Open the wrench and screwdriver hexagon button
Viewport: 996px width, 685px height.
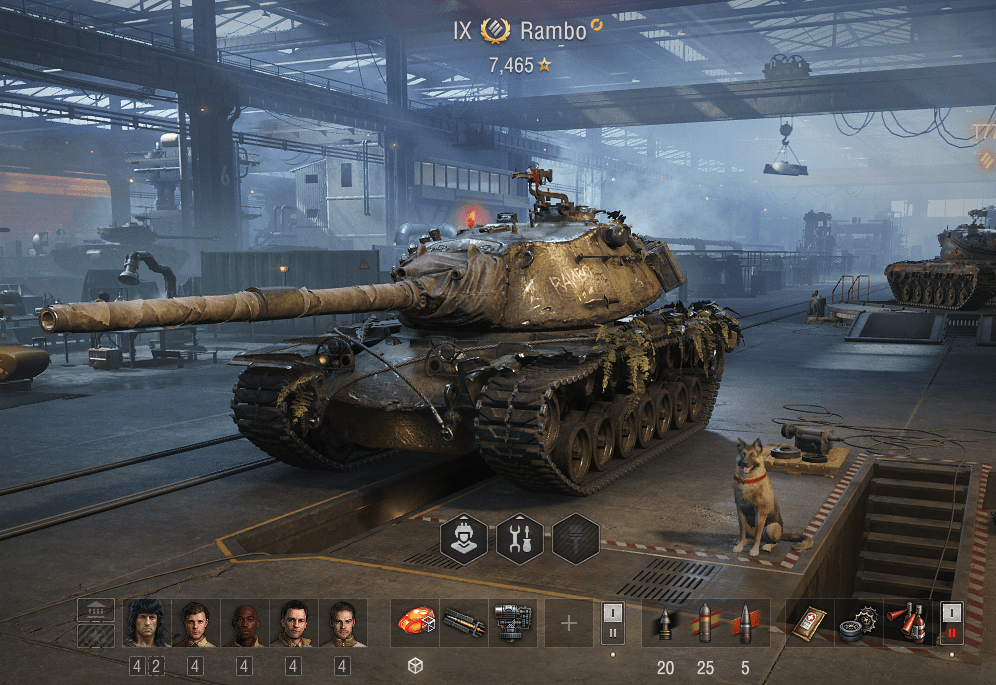(520, 540)
